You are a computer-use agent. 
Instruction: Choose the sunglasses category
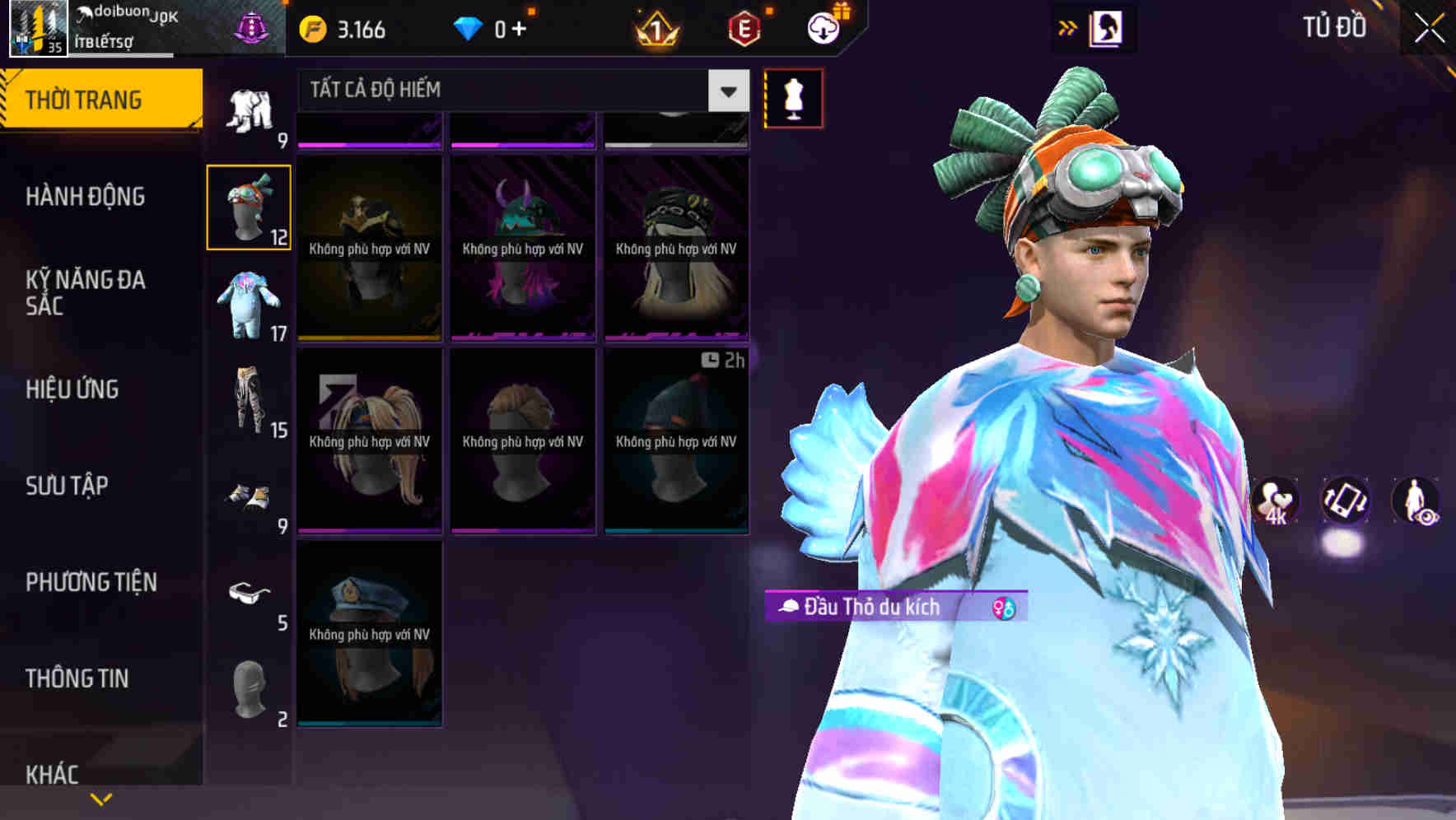coord(248,594)
